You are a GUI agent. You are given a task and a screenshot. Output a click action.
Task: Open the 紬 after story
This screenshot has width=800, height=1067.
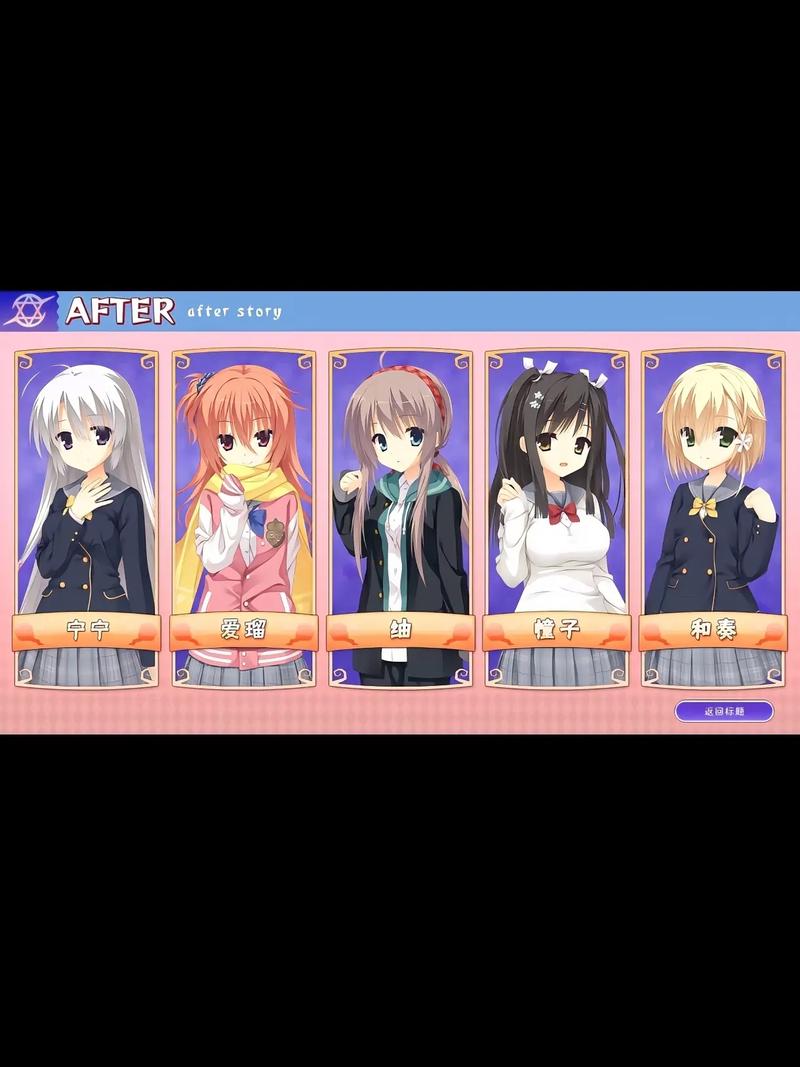click(x=400, y=517)
